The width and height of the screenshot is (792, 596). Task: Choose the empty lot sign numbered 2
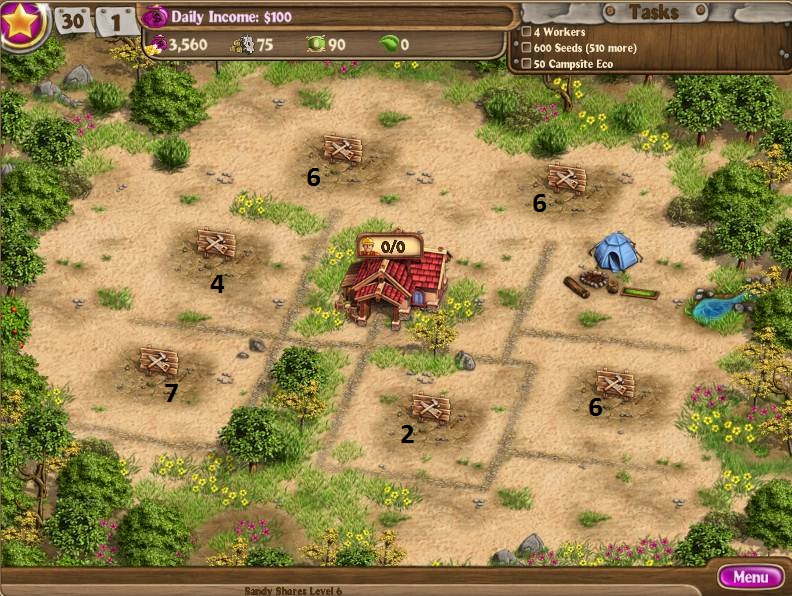click(x=431, y=408)
